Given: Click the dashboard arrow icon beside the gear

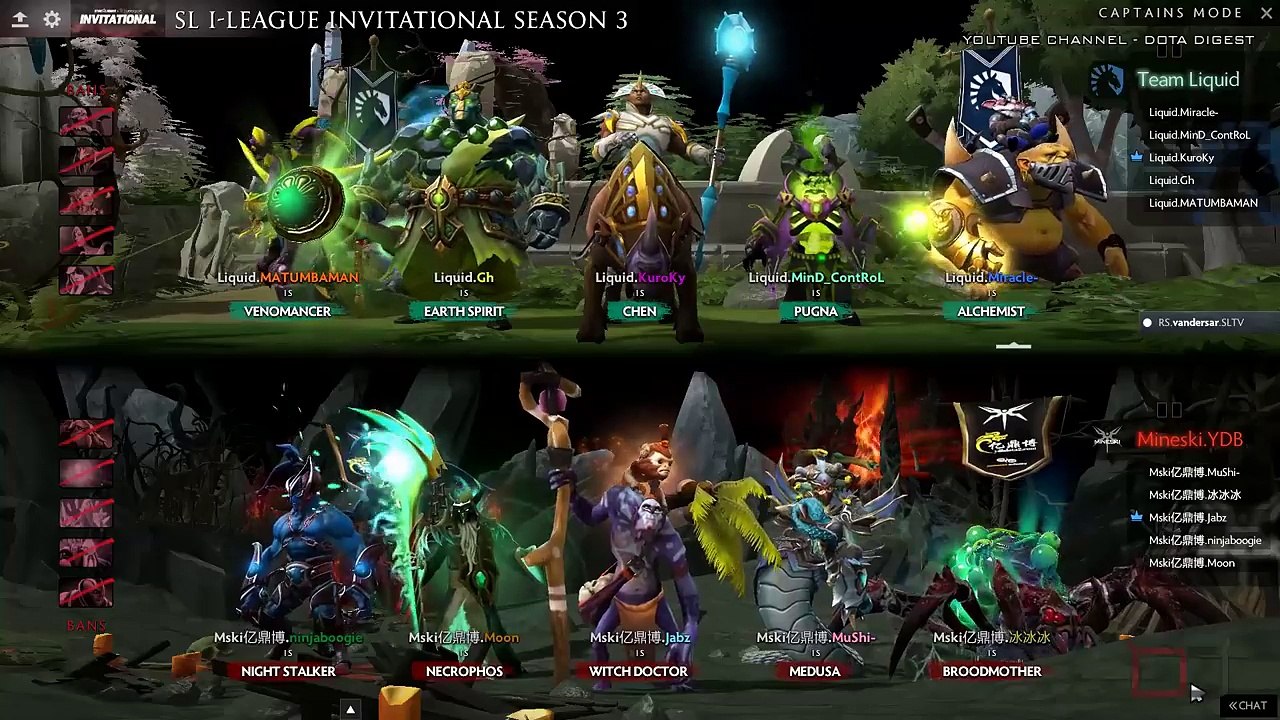Looking at the screenshot, I should (19, 19).
